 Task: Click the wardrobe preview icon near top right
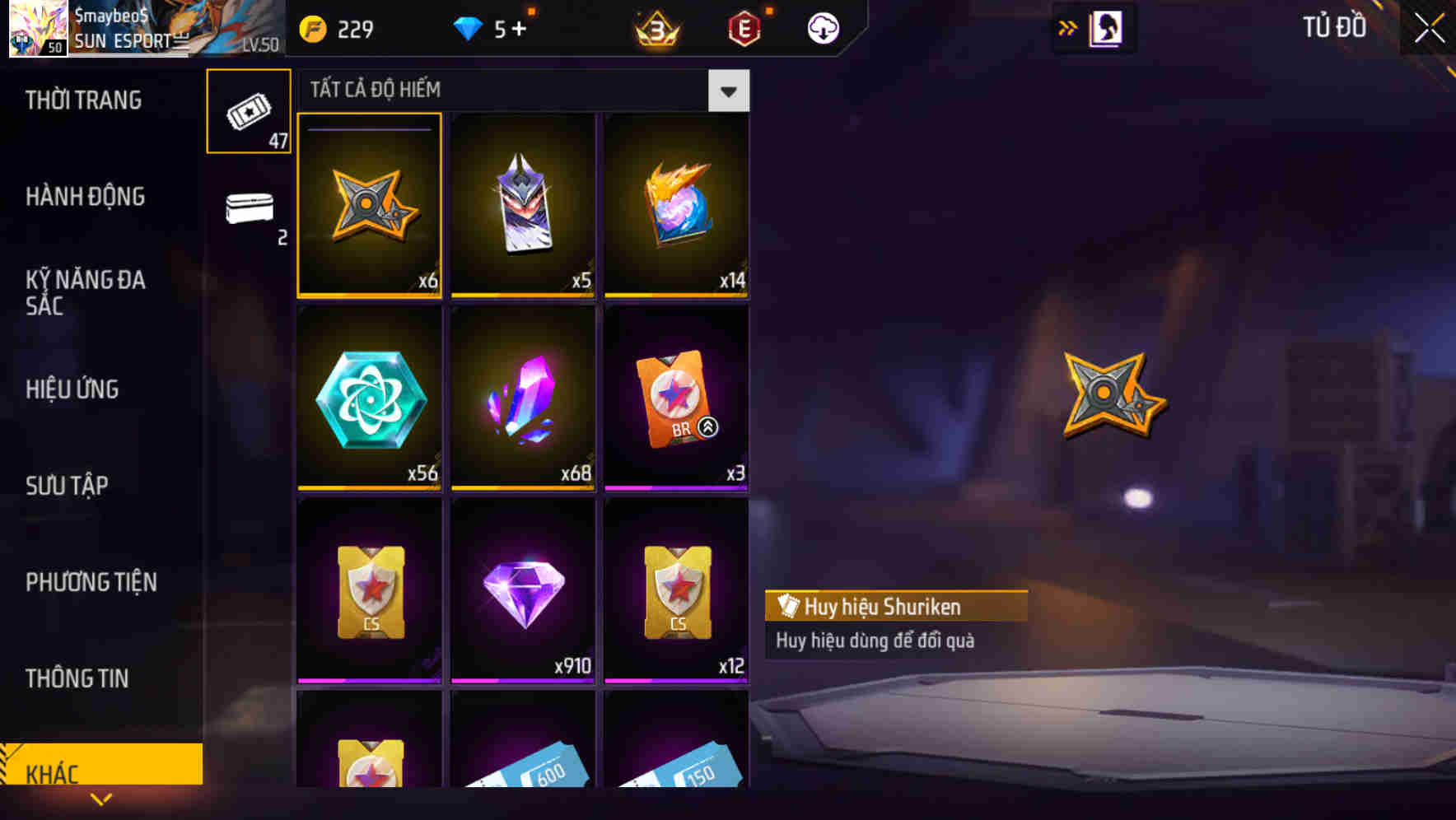pos(1105,27)
